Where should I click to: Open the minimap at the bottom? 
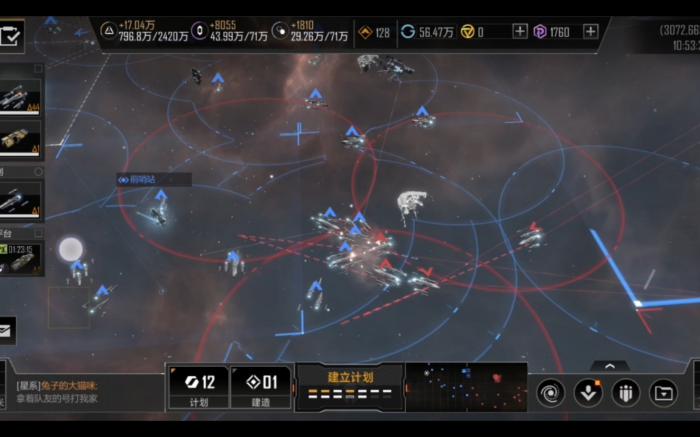click(466, 386)
